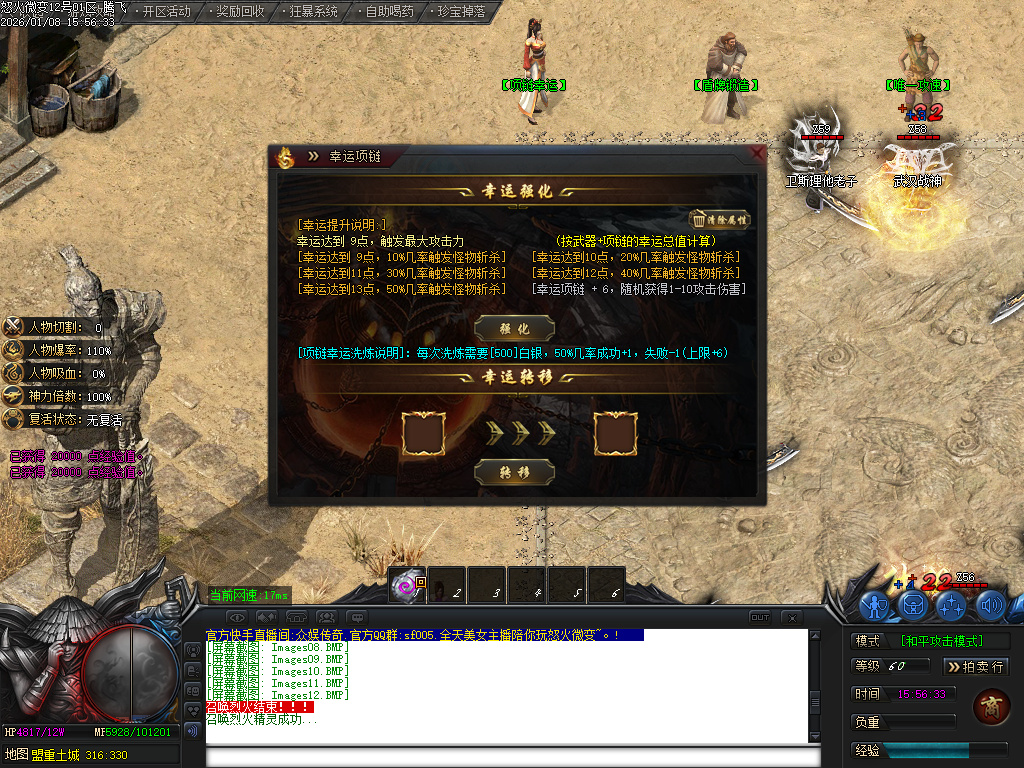
Task: Open the 拍卖行 auction house
Action: coord(975,666)
